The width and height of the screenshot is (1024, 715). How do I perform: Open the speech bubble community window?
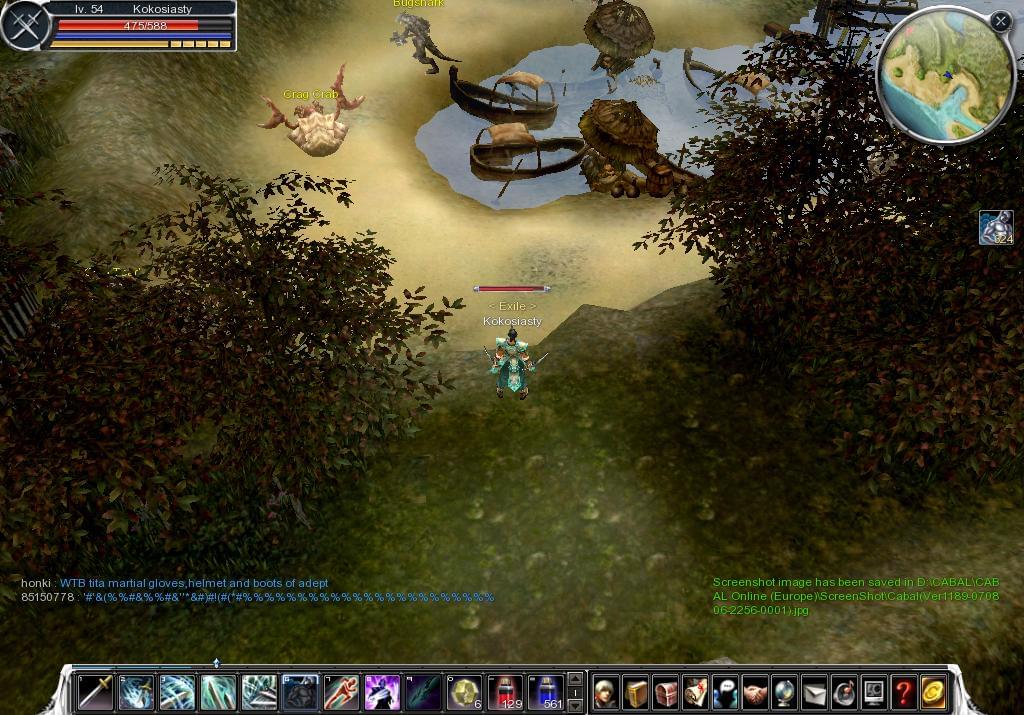pos(726,692)
